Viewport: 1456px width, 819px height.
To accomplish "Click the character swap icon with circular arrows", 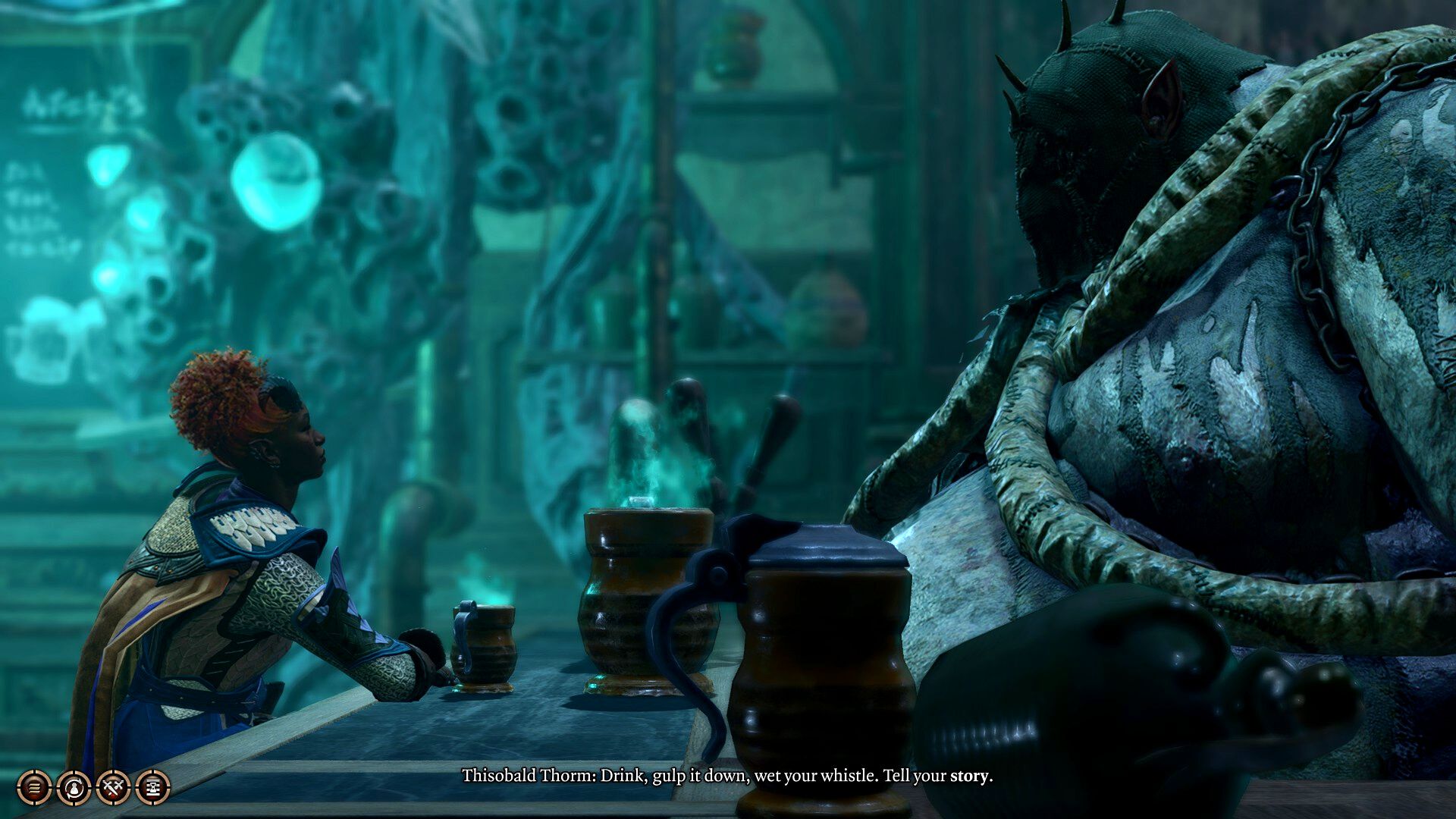I will pyautogui.click(x=74, y=788).
